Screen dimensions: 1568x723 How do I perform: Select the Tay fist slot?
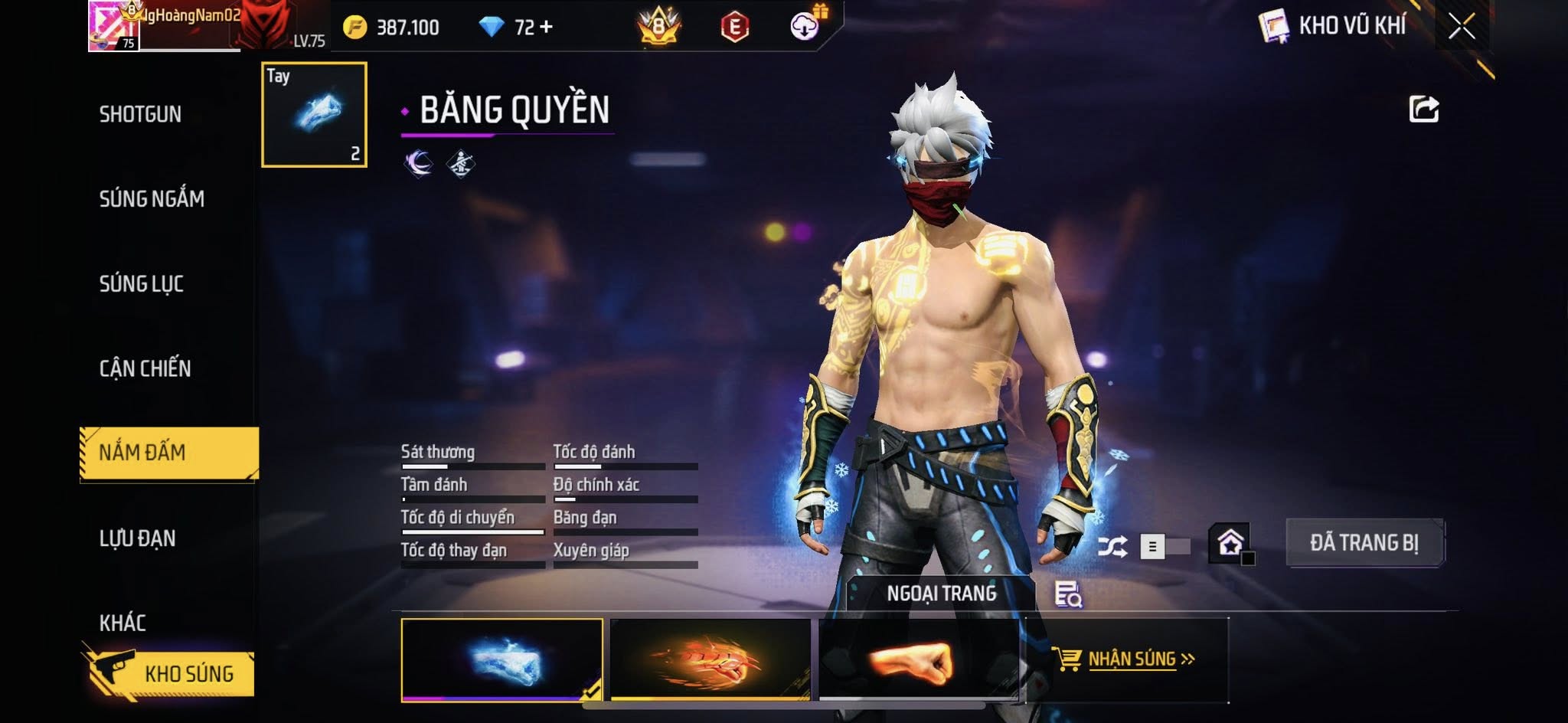pos(314,115)
